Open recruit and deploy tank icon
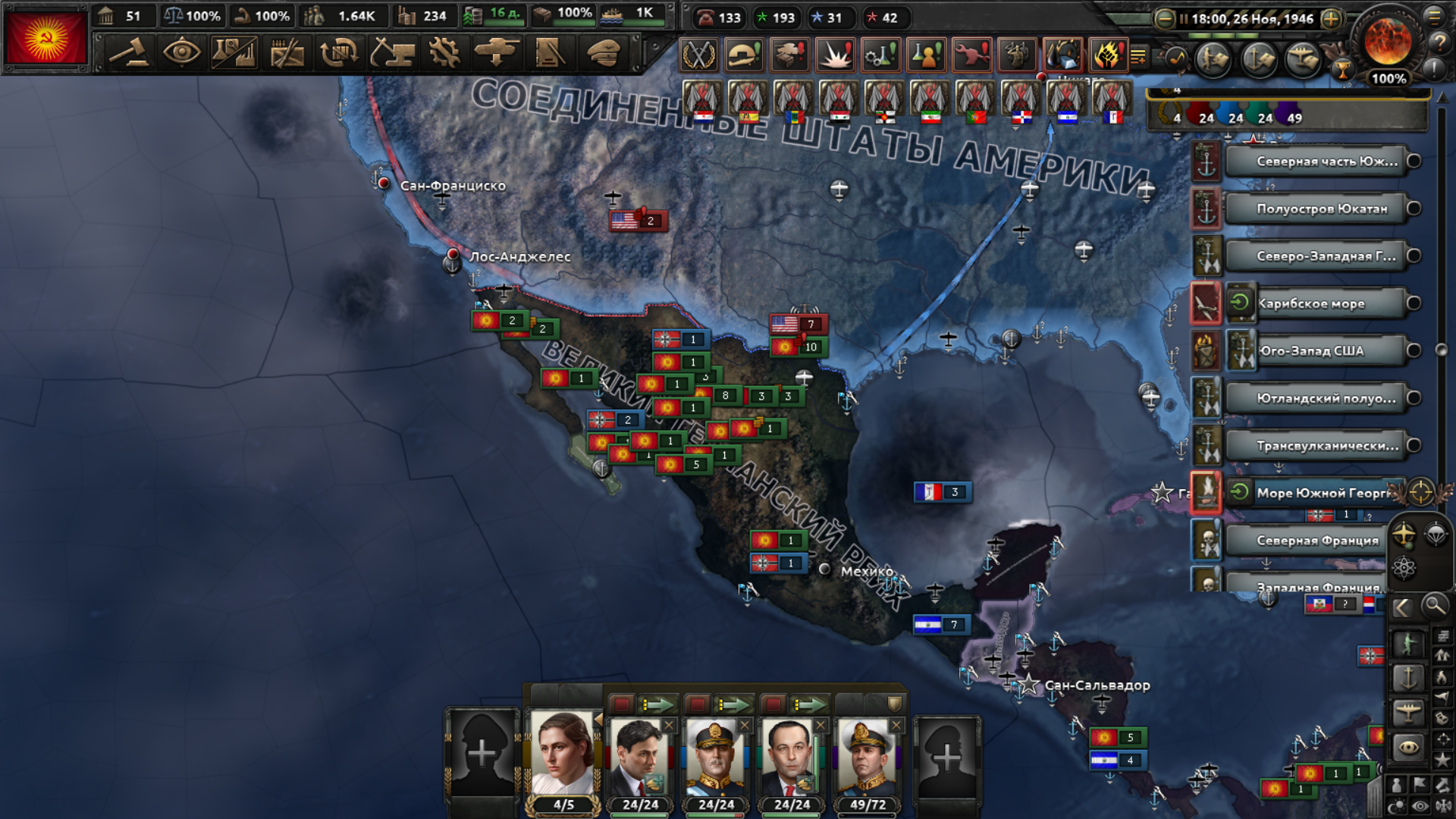 (x=496, y=53)
